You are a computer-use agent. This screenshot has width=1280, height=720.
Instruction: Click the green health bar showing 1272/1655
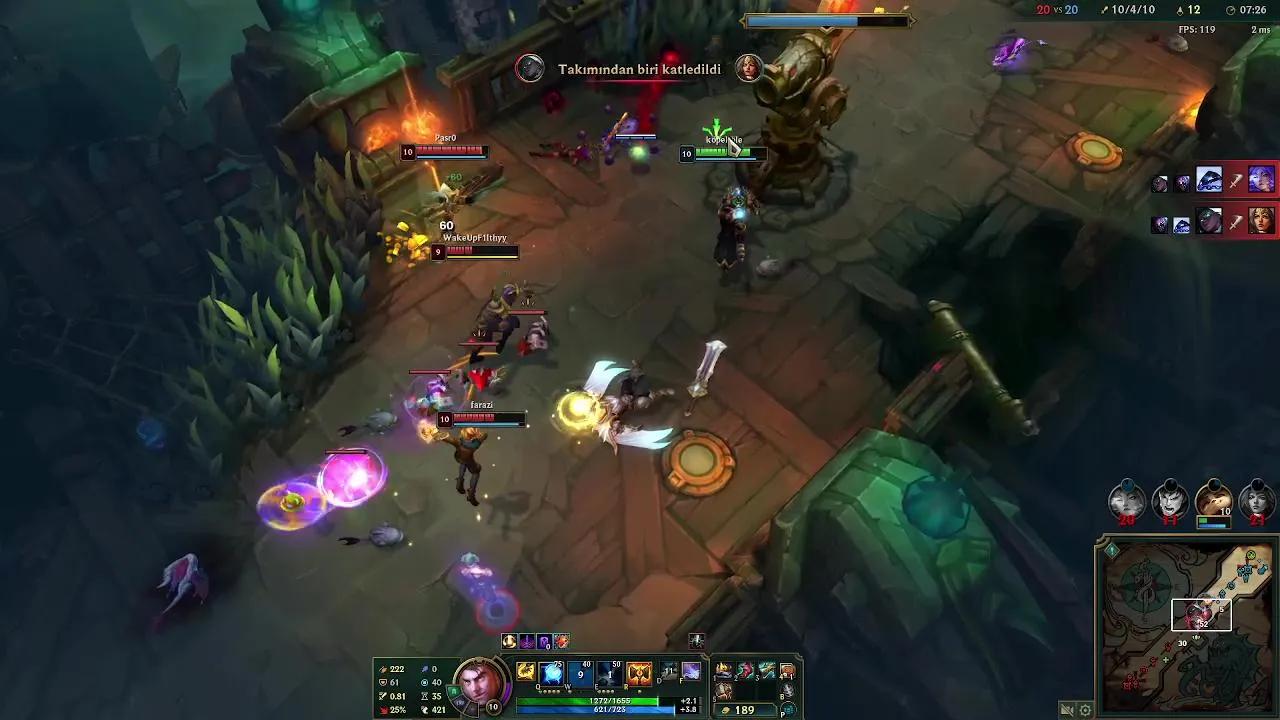[x=610, y=700]
